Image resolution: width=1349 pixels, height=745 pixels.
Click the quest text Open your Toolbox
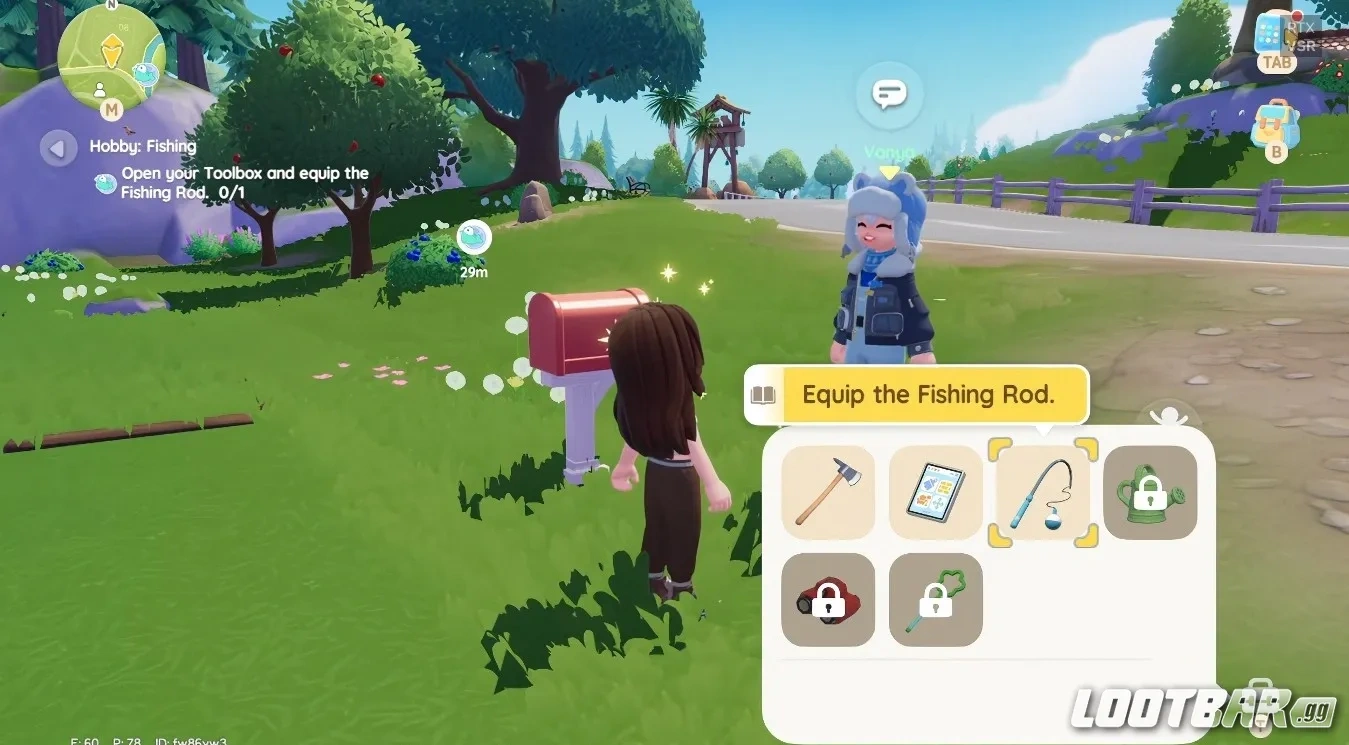[245, 172]
